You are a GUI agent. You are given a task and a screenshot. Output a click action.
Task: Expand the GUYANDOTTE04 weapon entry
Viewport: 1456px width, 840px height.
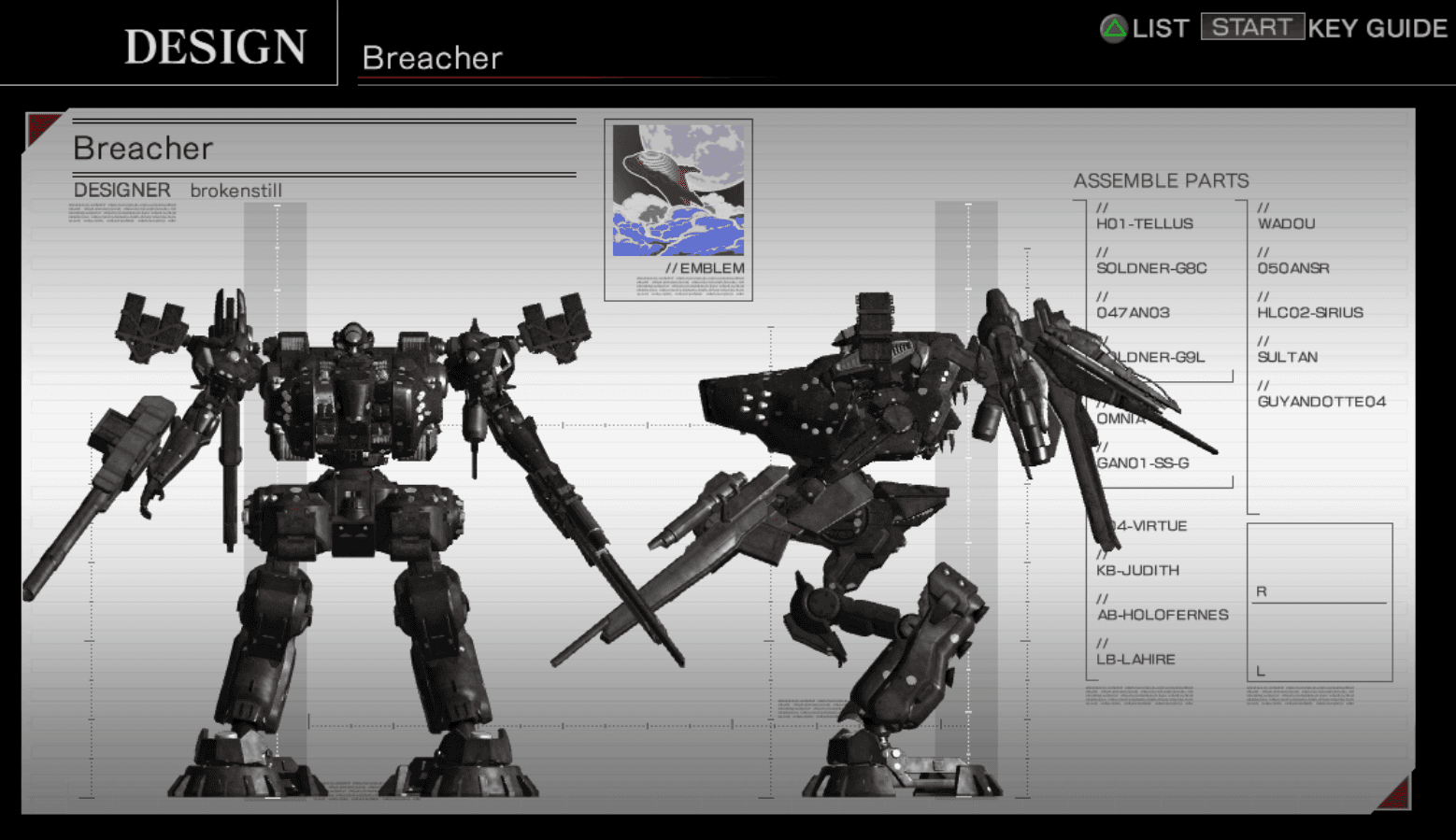pyautogui.click(x=1320, y=401)
